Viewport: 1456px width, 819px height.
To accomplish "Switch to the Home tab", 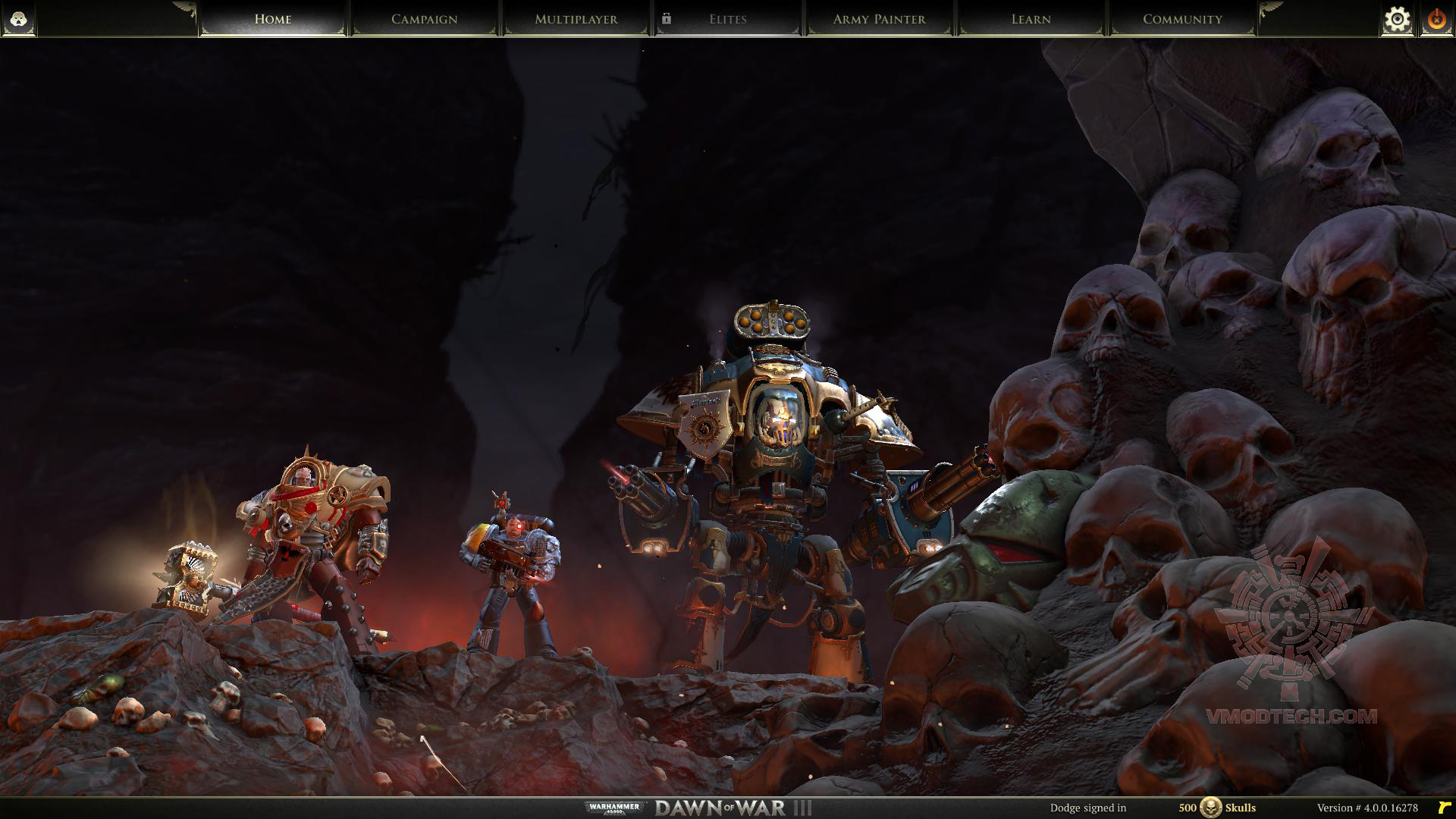I will click(x=273, y=19).
